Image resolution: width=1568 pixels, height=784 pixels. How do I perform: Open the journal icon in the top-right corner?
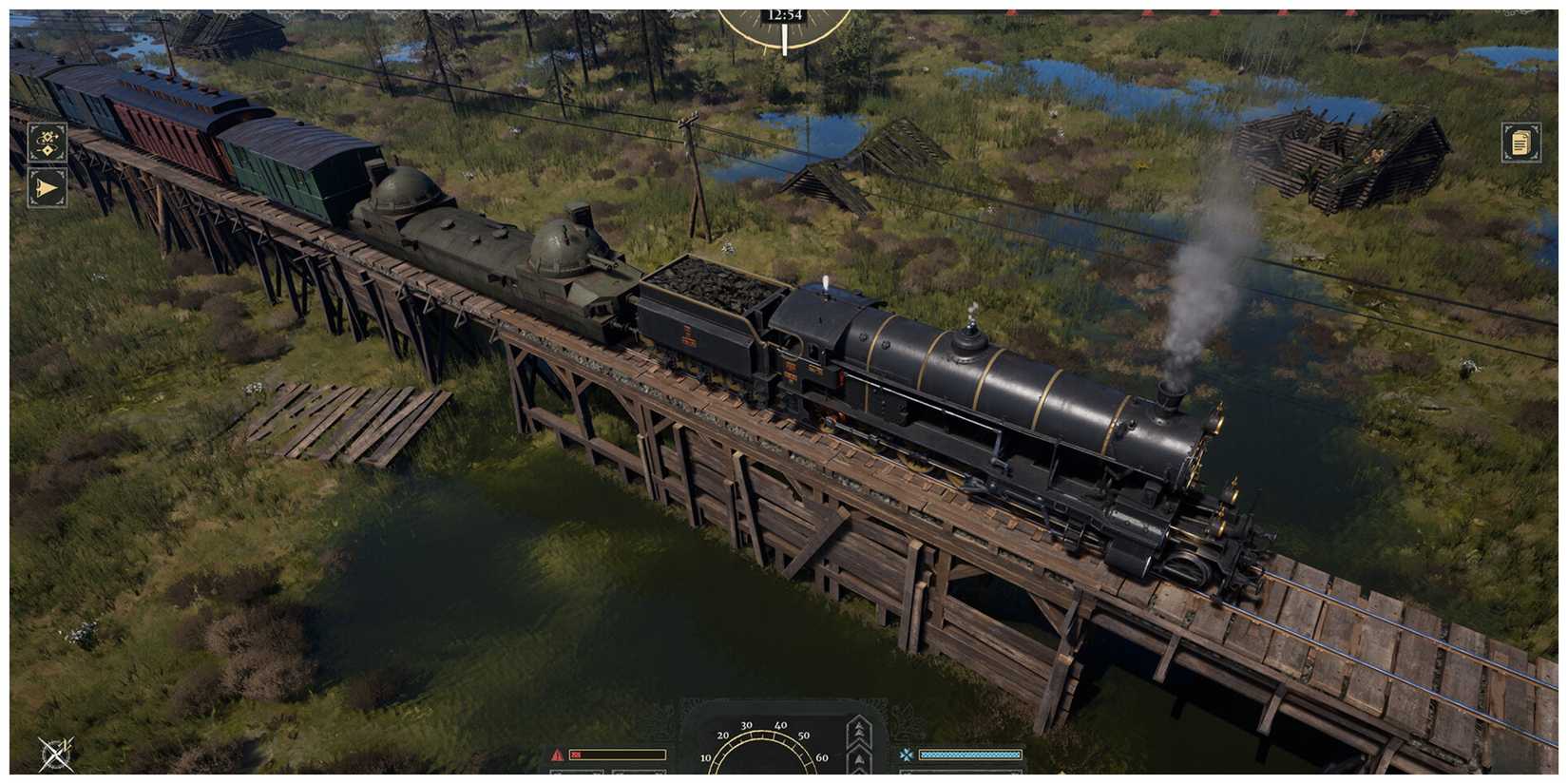(x=1521, y=144)
